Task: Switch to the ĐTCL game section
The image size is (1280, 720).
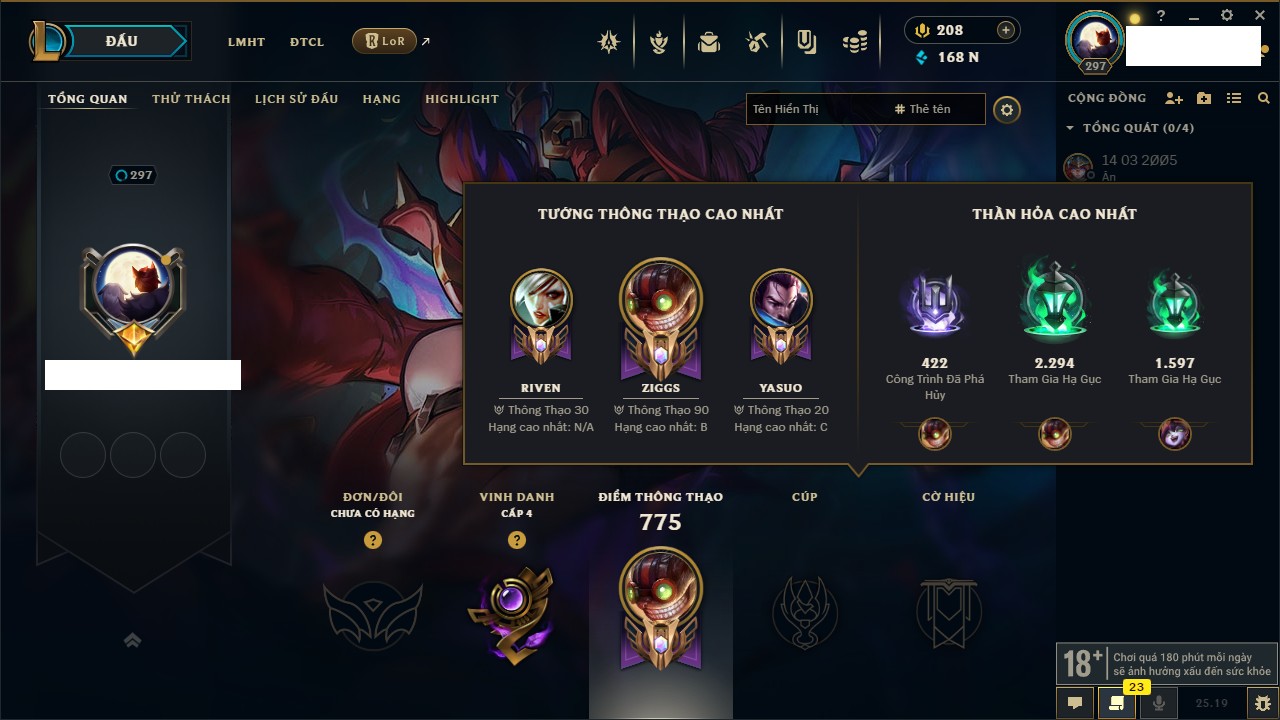Action: click(307, 42)
